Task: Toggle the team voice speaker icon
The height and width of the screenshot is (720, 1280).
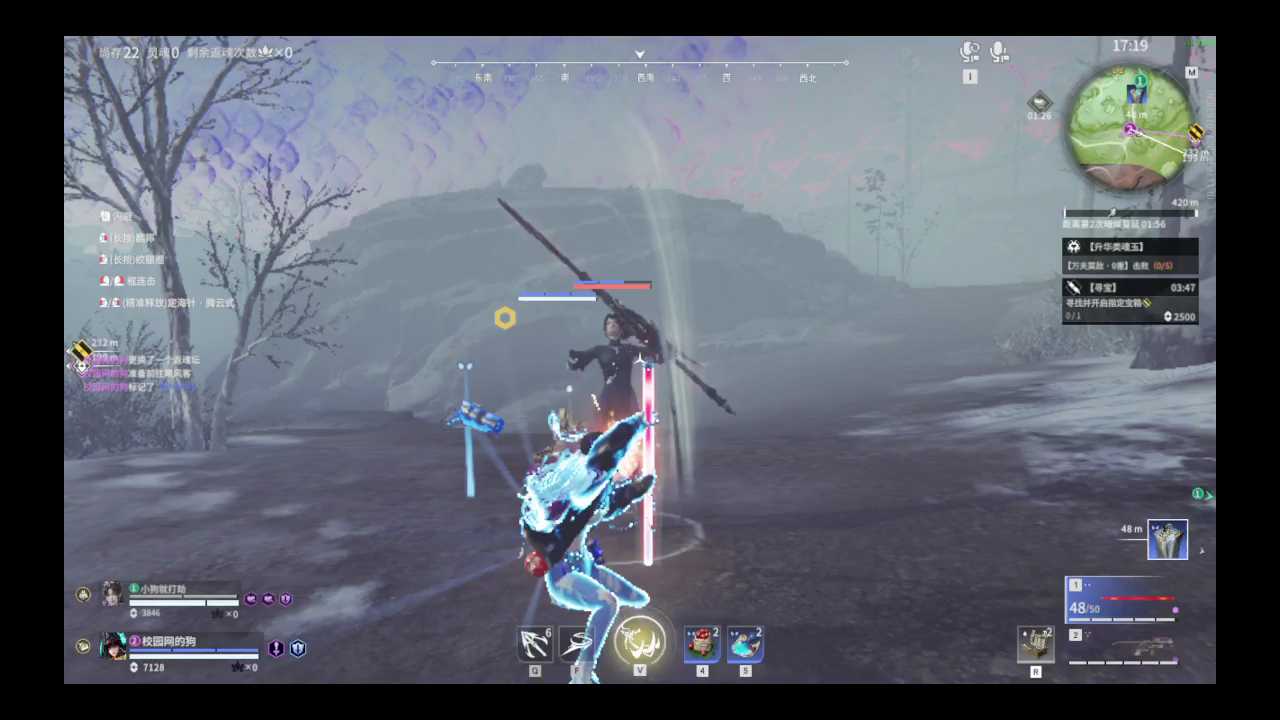Action: 967,50
